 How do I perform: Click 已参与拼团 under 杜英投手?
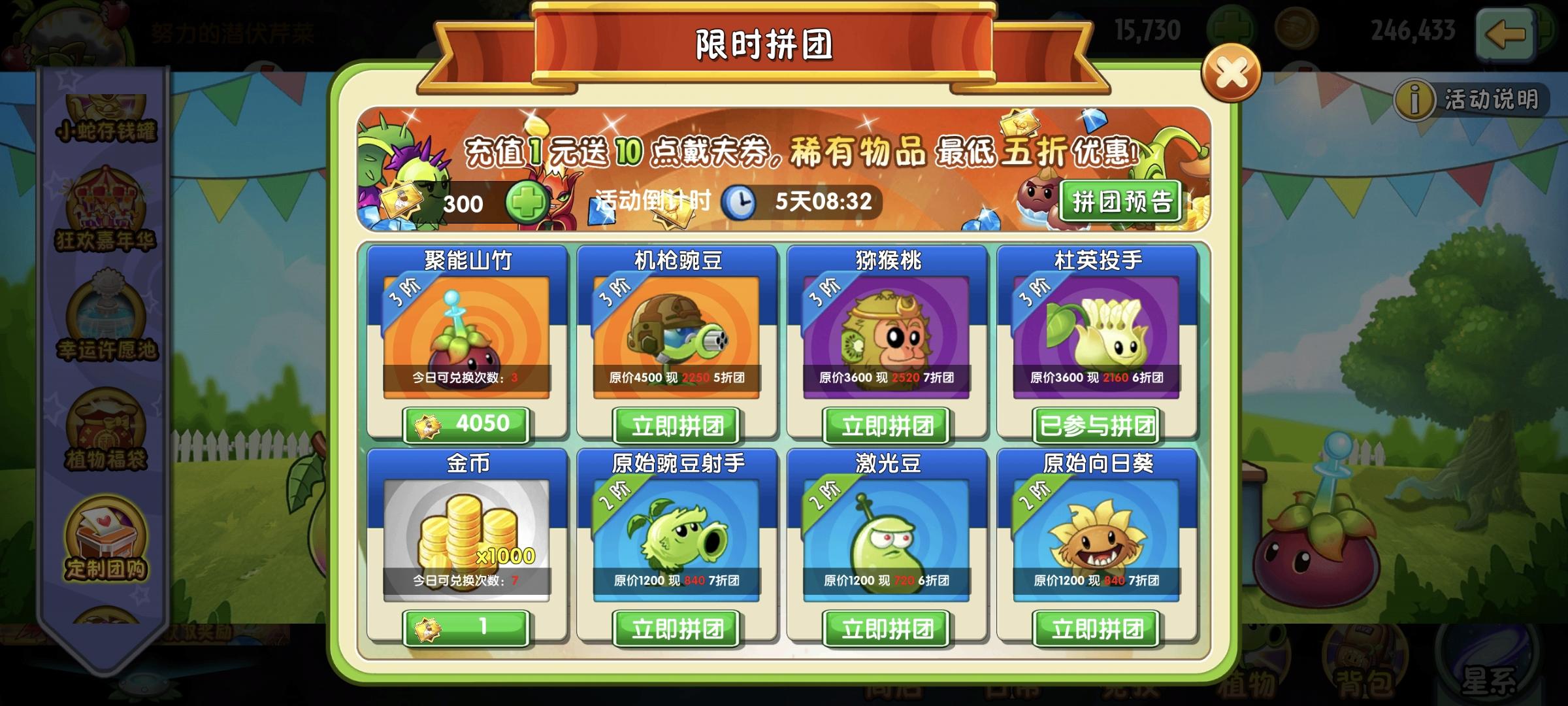click(x=1095, y=425)
